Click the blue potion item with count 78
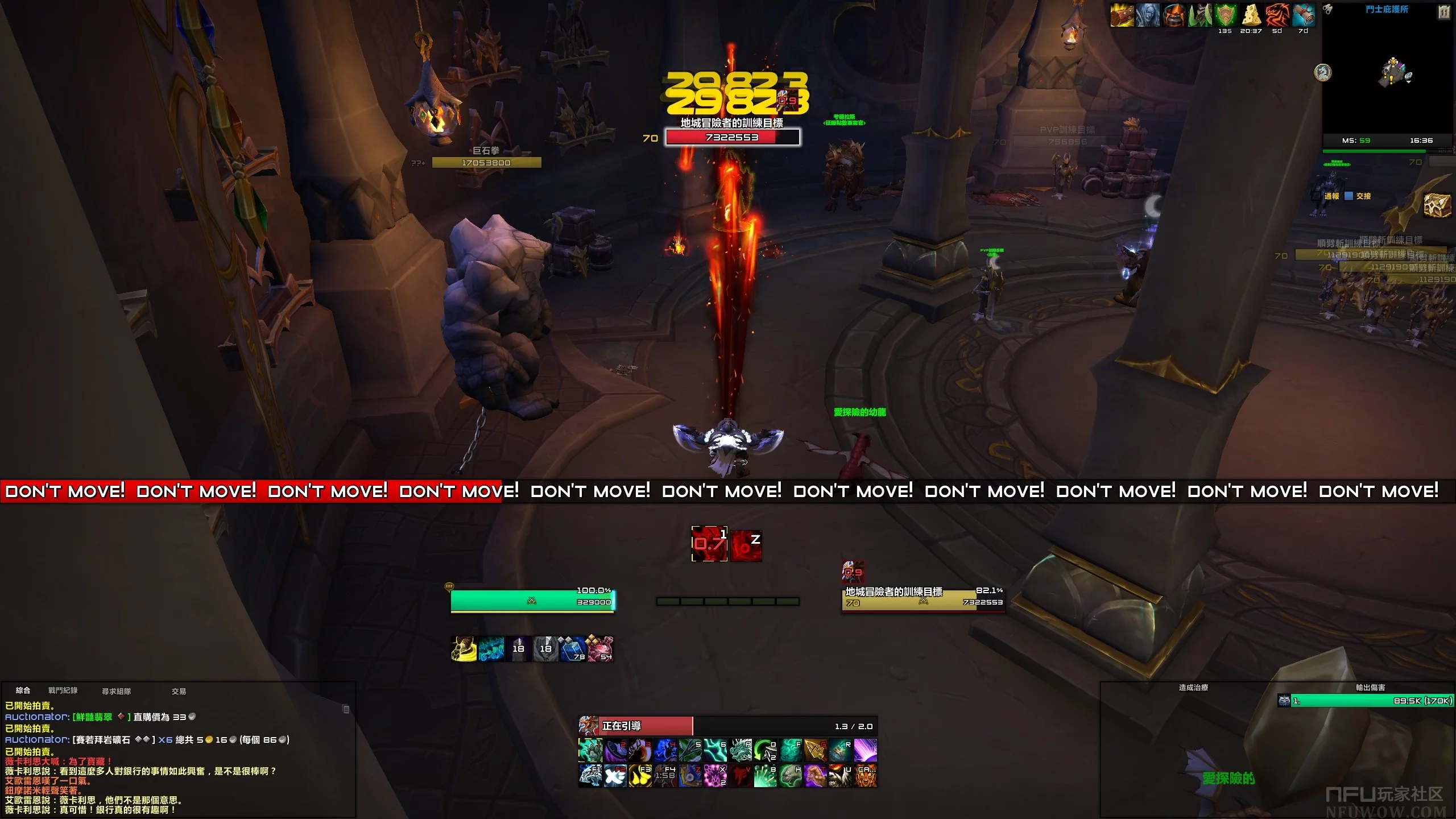 pyautogui.click(x=573, y=648)
